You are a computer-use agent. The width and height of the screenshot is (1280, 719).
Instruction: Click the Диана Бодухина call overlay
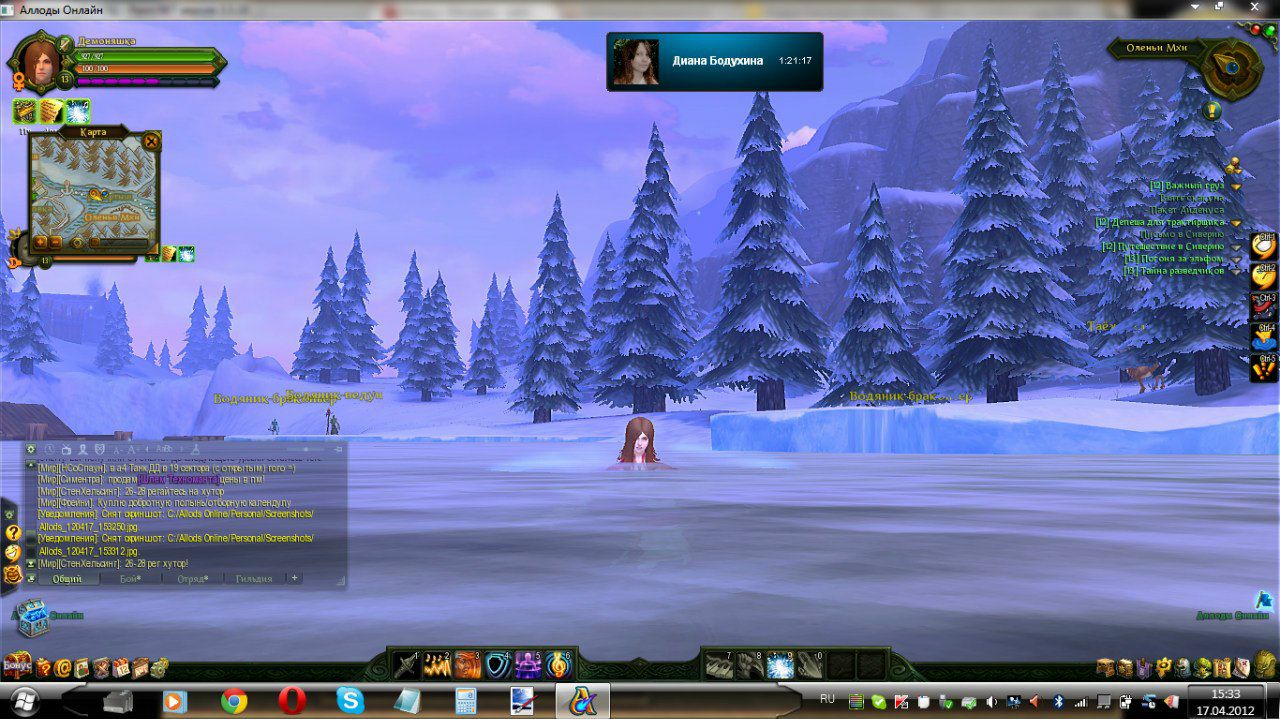(714, 61)
